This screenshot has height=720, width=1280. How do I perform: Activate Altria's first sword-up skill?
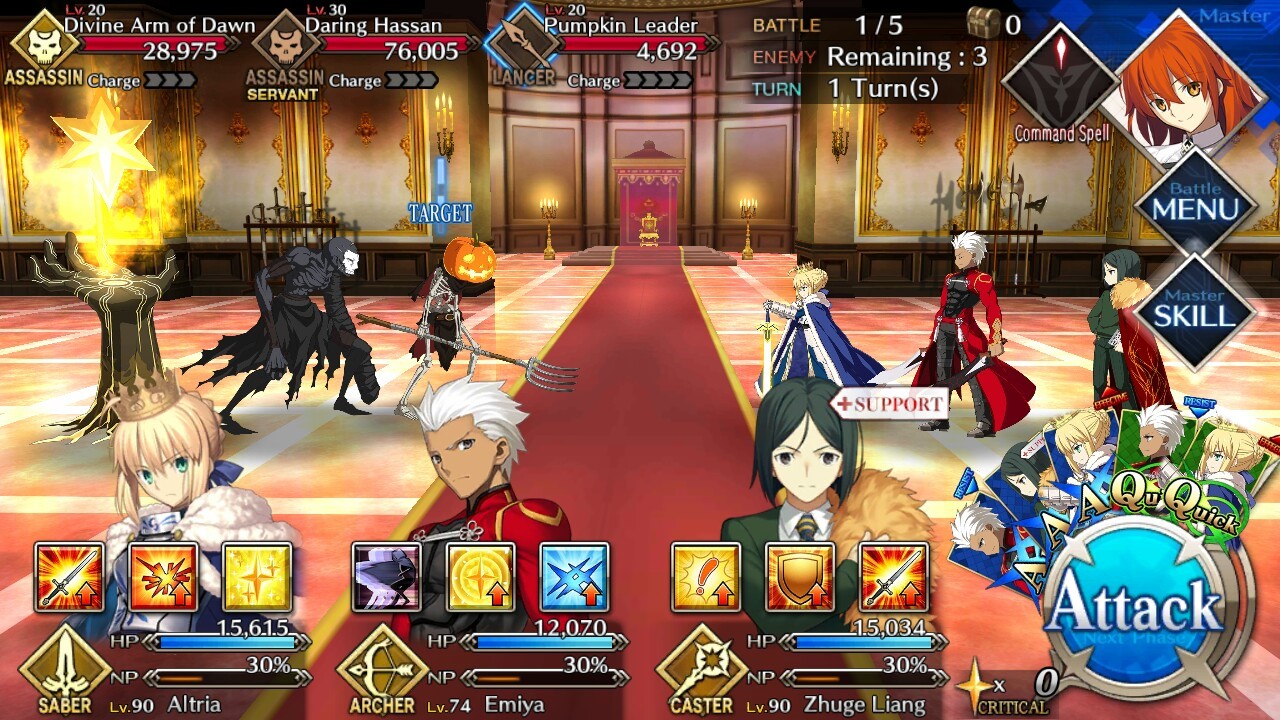coord(69,577)
